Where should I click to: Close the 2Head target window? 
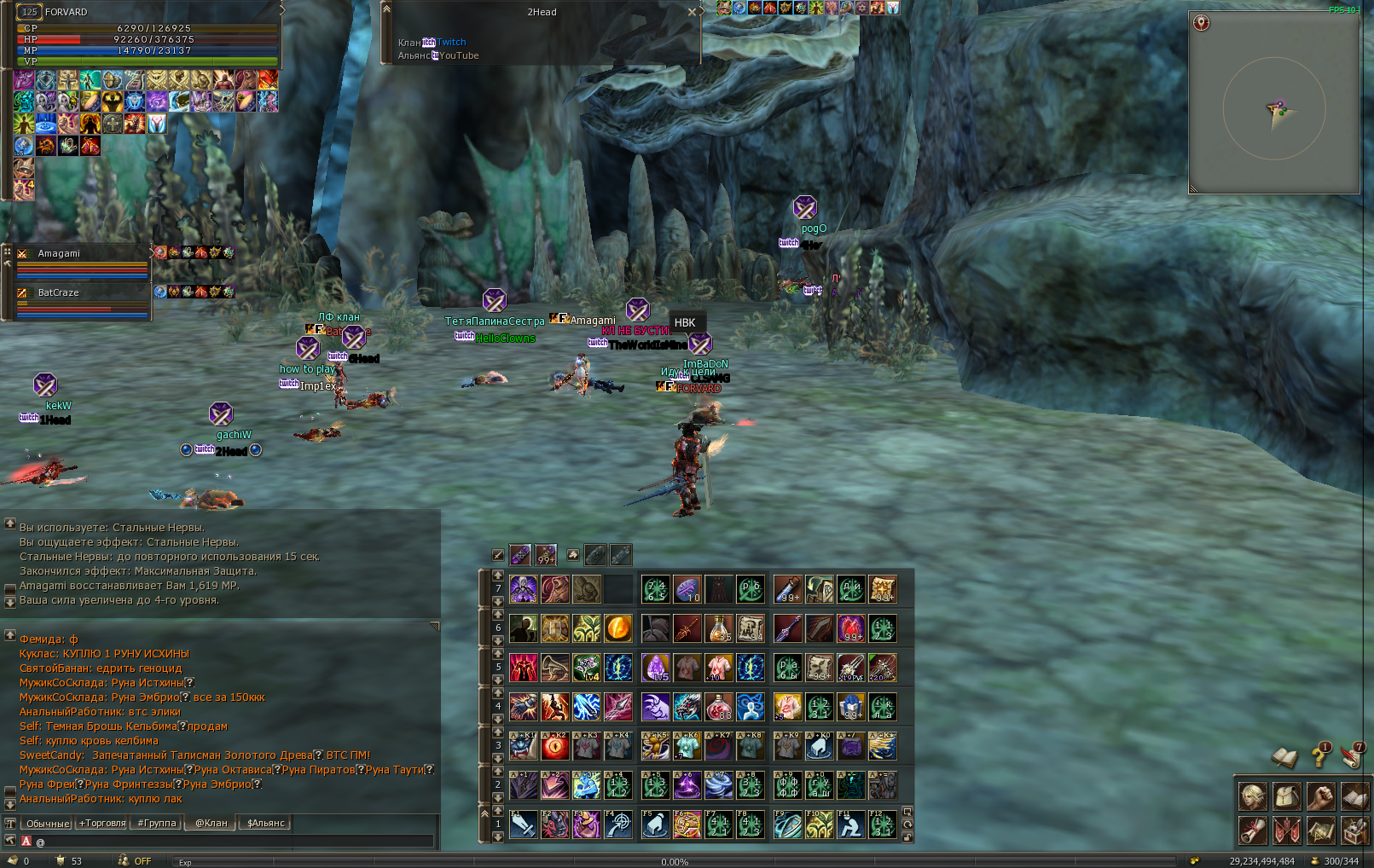(x=692, y=12)
